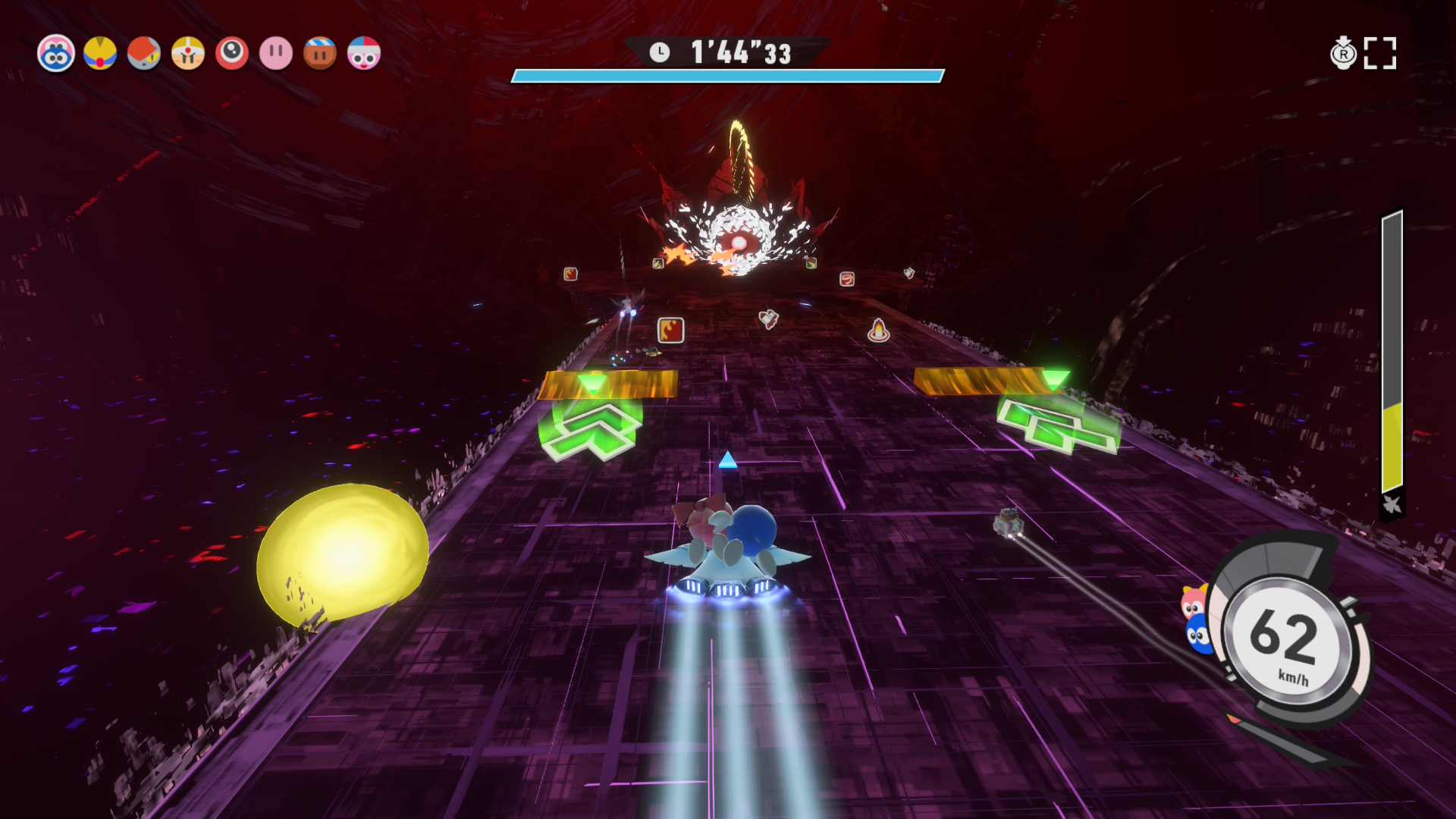Pick the red Waddle Doo eye icon
The height and width of the screenshot is (819, 1456).
pyautogui.click(x=232, y=54)
